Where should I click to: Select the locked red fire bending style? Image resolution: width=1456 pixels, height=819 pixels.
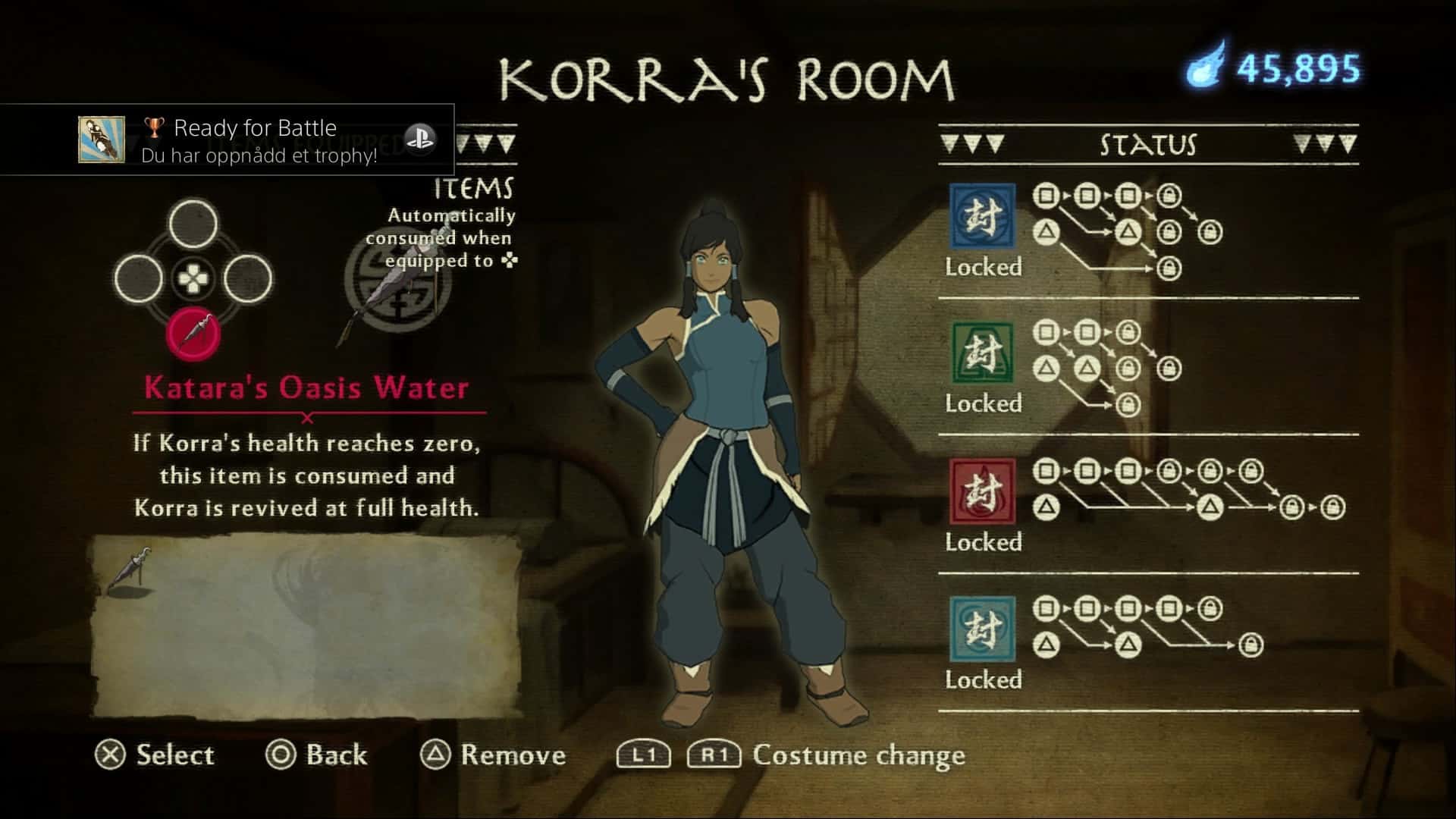tap(983, 491)
